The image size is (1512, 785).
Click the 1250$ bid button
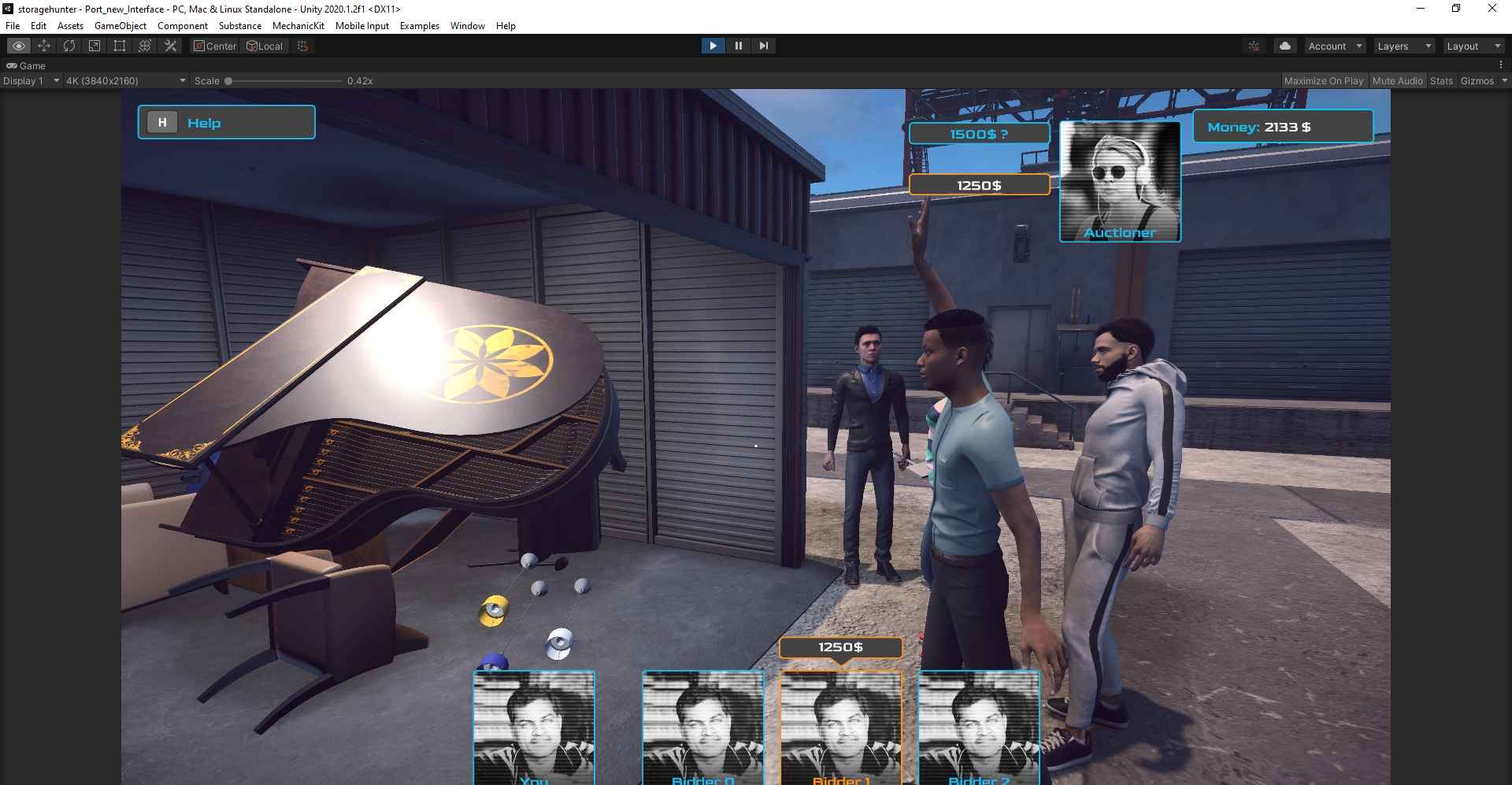click(979, 185)
